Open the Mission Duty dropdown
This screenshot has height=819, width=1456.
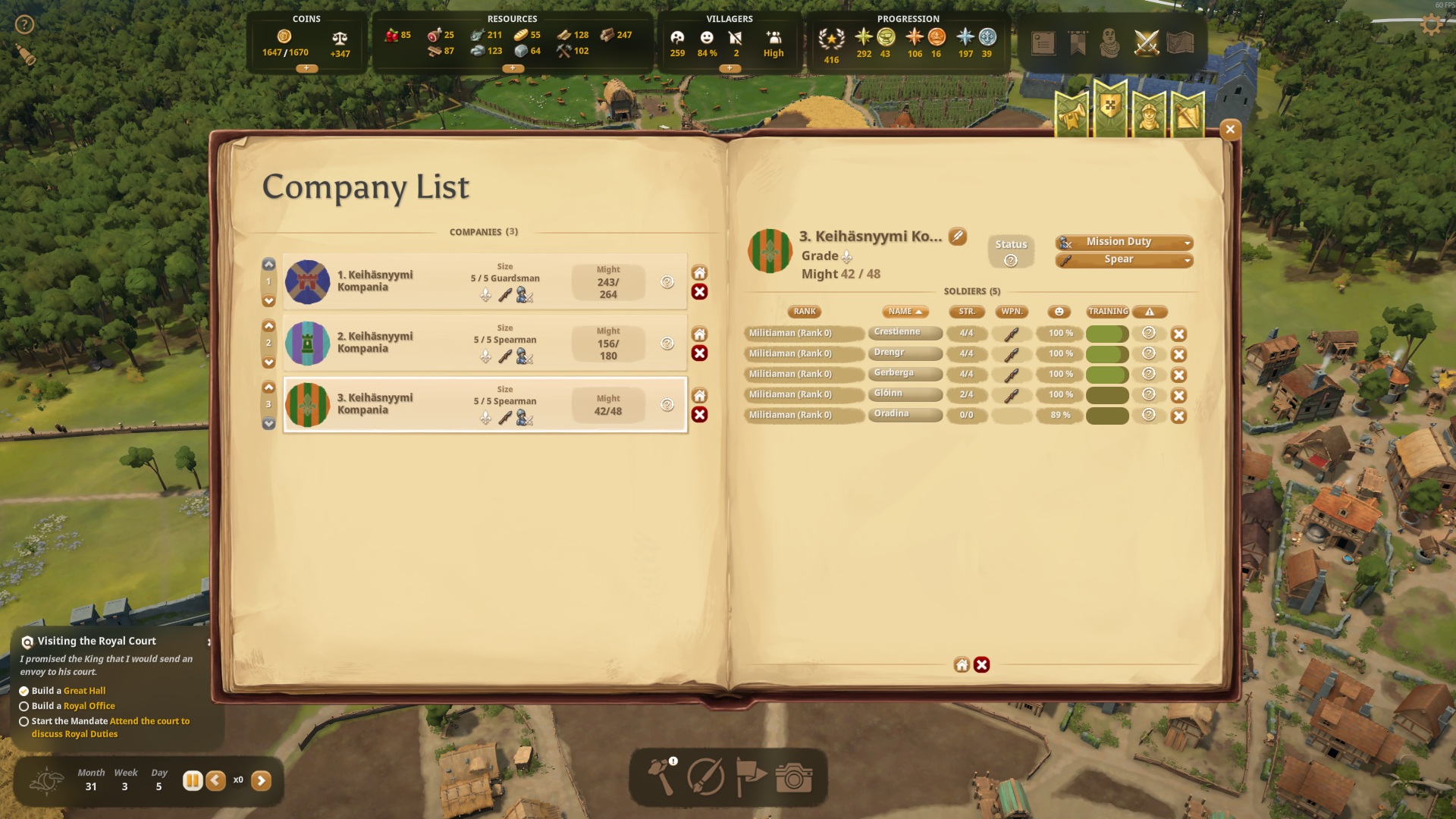tap(1124, 242)
